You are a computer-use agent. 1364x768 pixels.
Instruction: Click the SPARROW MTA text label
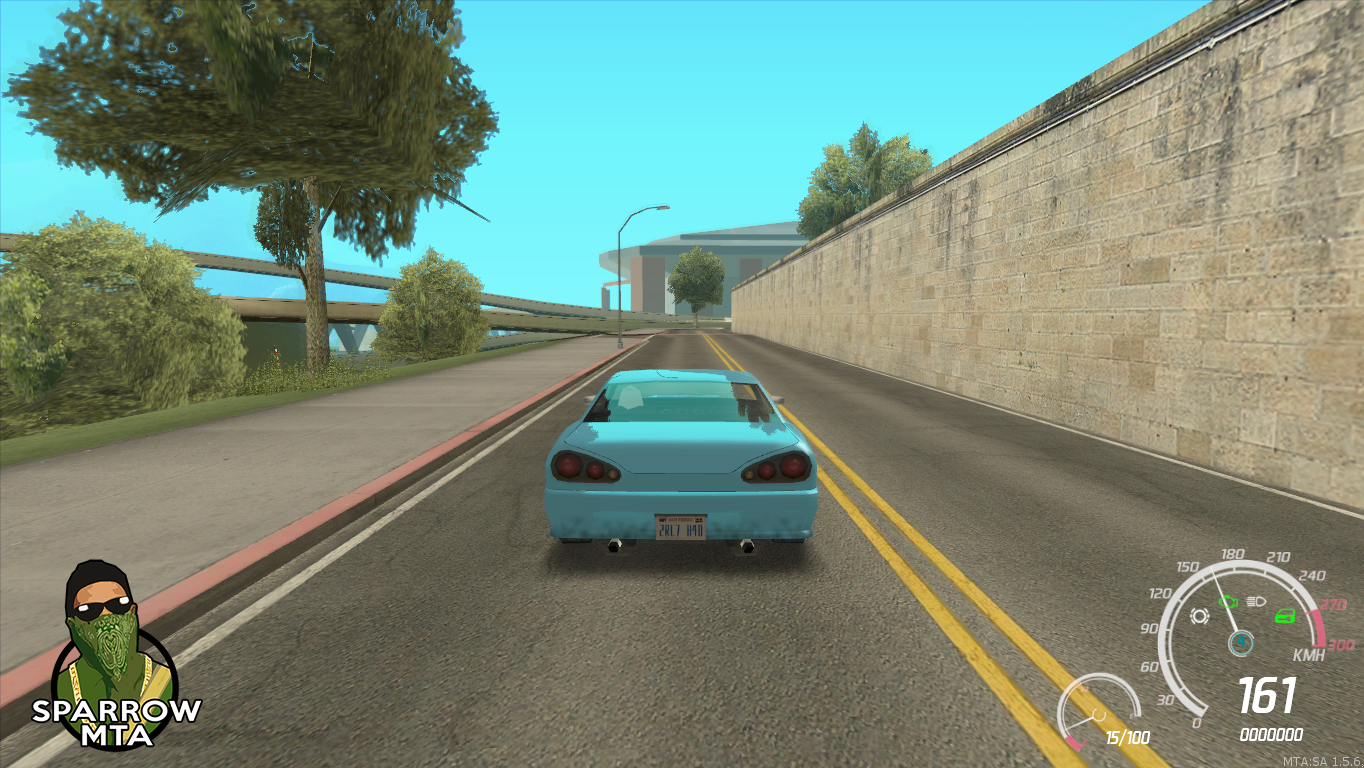[113, 716]
